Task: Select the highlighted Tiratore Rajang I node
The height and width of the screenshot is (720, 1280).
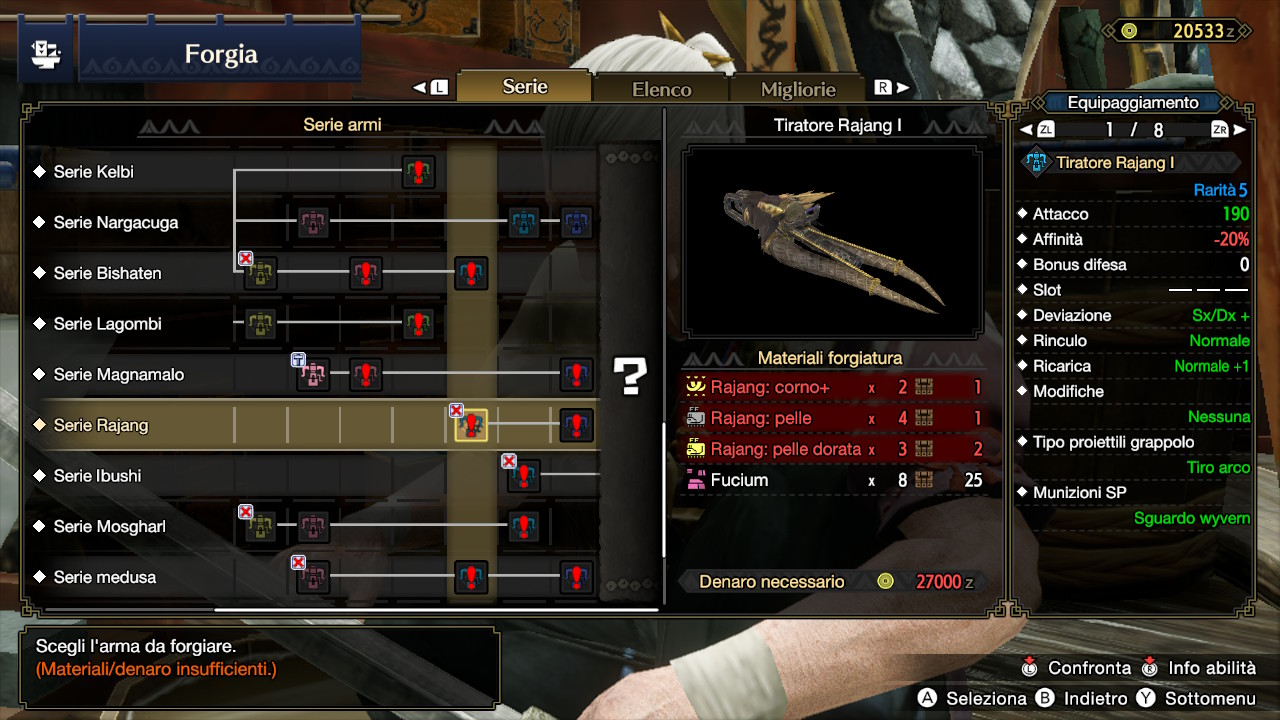Action: point(471,425)
